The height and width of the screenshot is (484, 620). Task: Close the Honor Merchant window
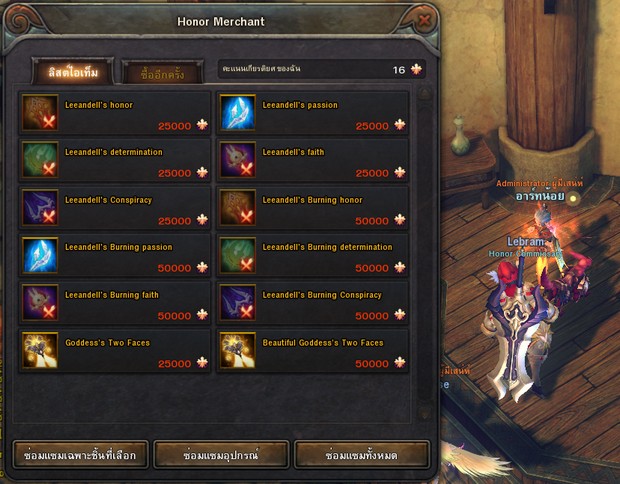pos(425,20)
